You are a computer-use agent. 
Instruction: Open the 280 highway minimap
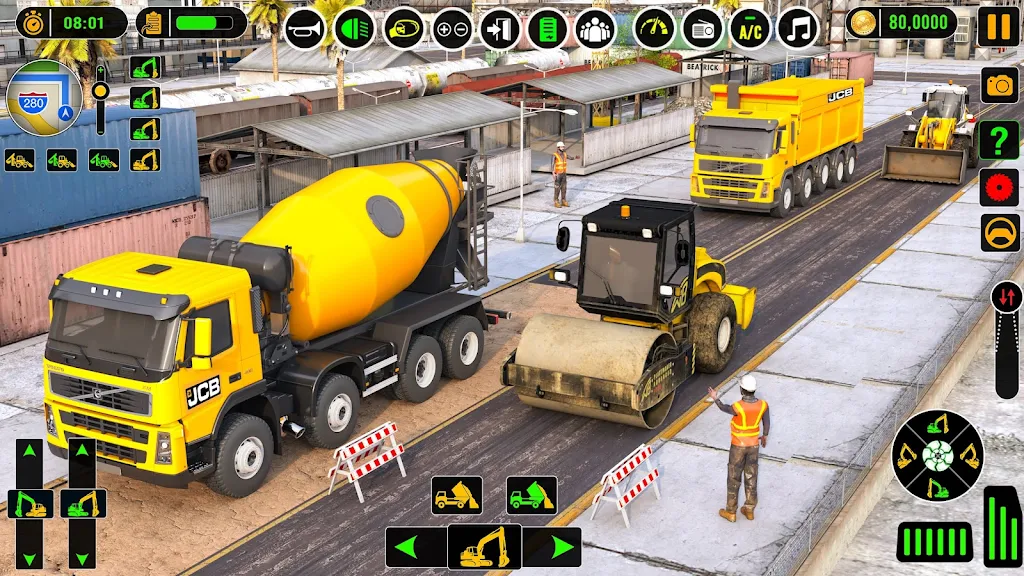pyautogui.click(x=44, y=97)
